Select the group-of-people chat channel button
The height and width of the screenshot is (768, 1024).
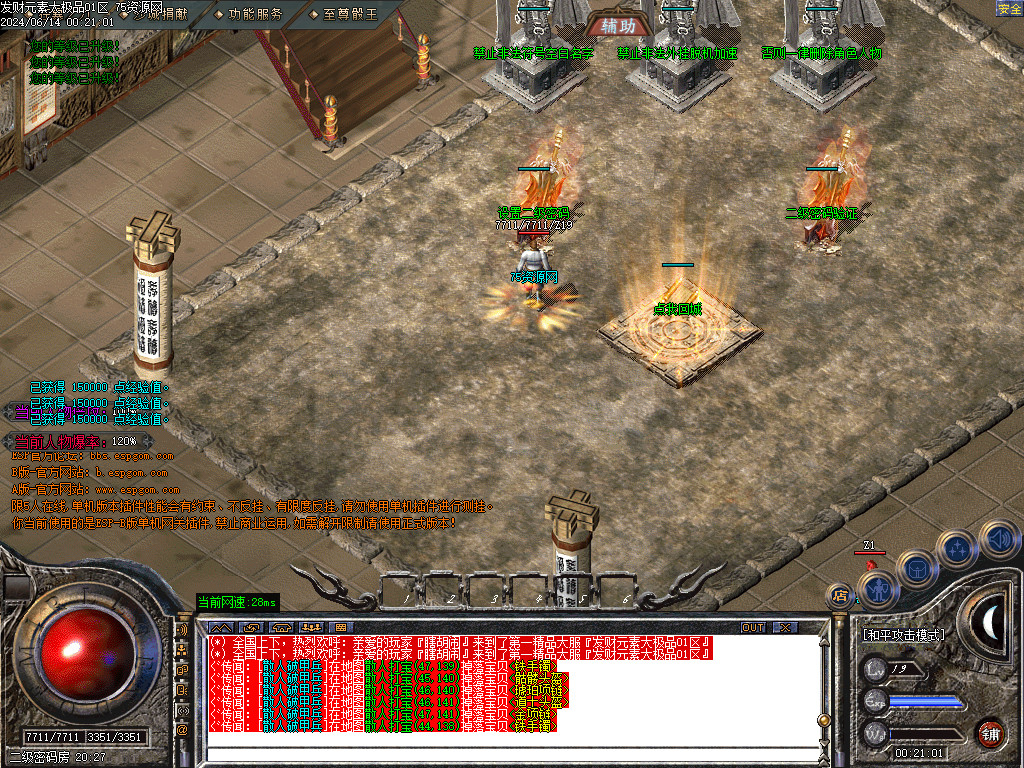[310, 627]
